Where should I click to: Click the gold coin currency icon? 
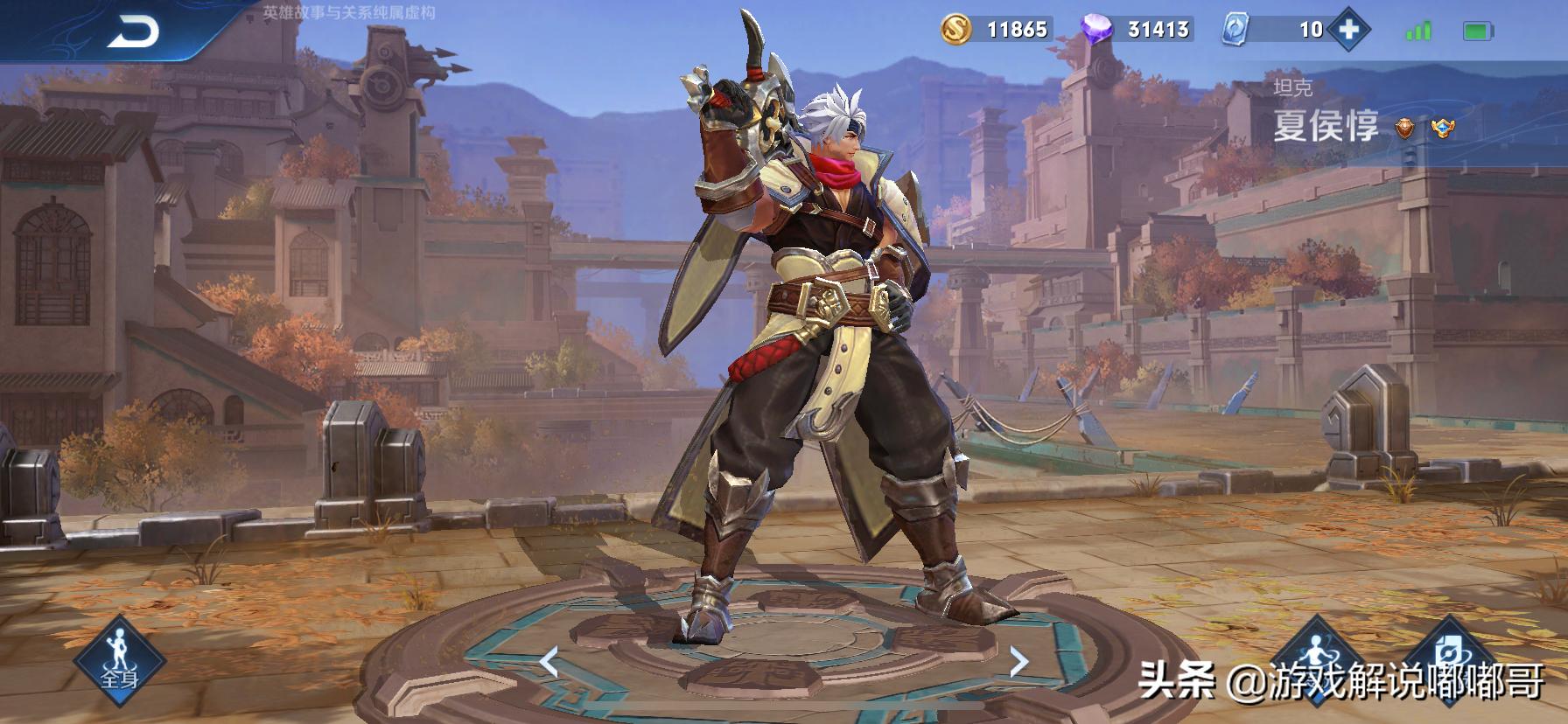click(956, 30)
